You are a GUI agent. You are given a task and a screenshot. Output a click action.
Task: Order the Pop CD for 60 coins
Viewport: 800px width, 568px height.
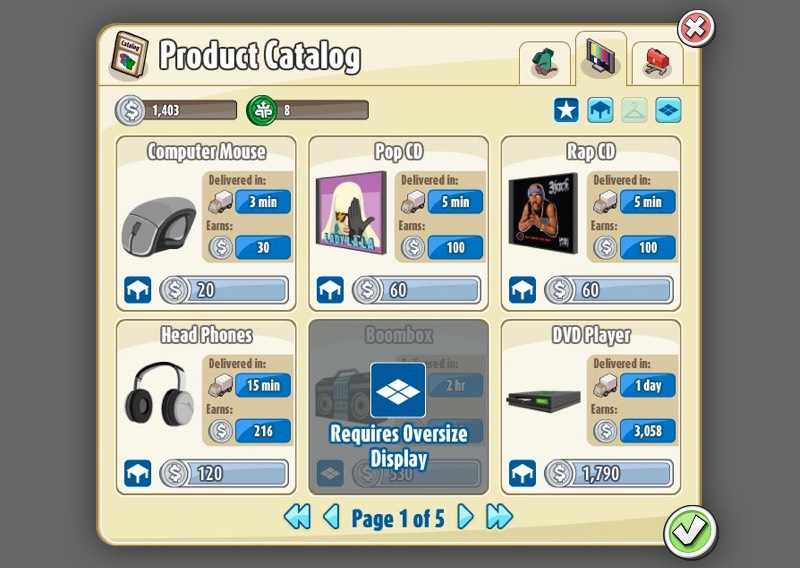pos(416,290)
